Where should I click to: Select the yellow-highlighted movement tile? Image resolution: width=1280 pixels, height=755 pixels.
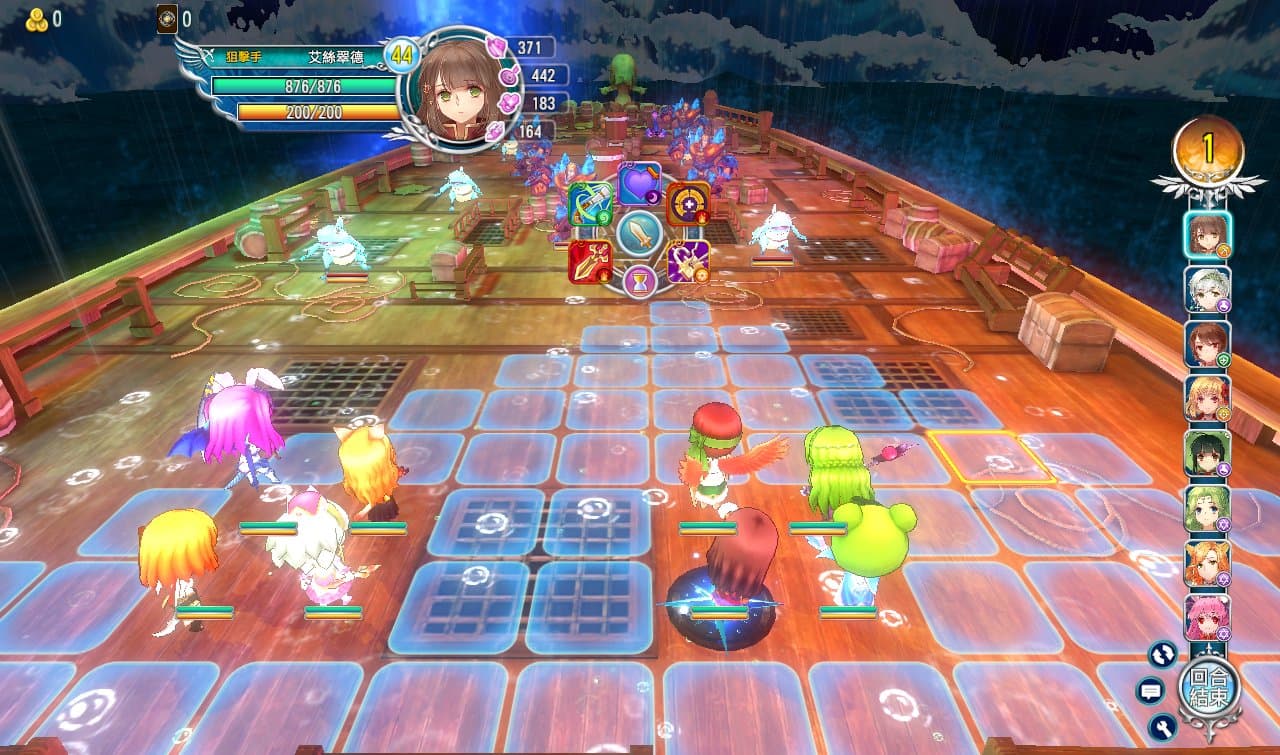coord(991,457)
